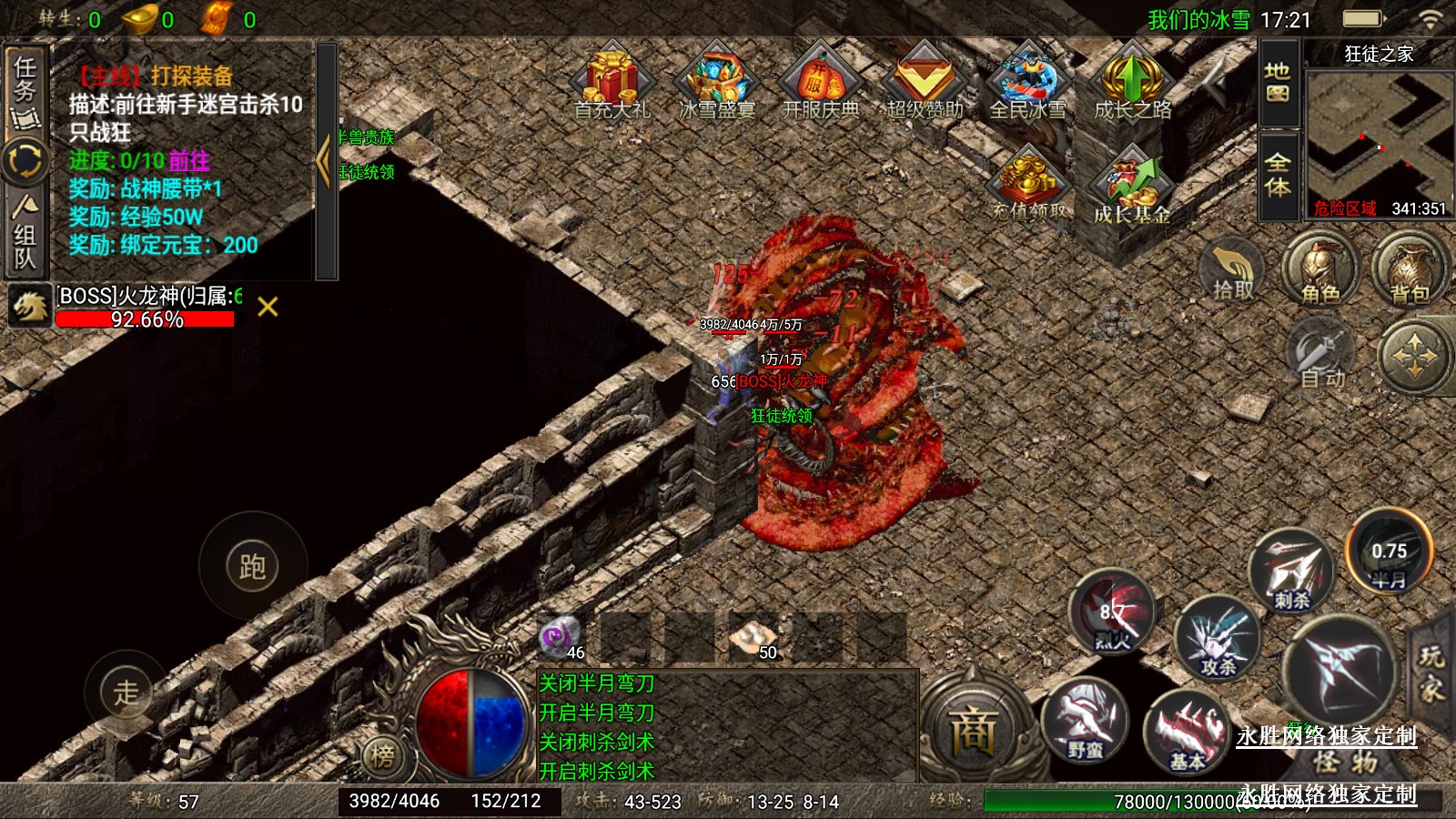Tap the 拾取 pickup button

(x=1233, y=271)
